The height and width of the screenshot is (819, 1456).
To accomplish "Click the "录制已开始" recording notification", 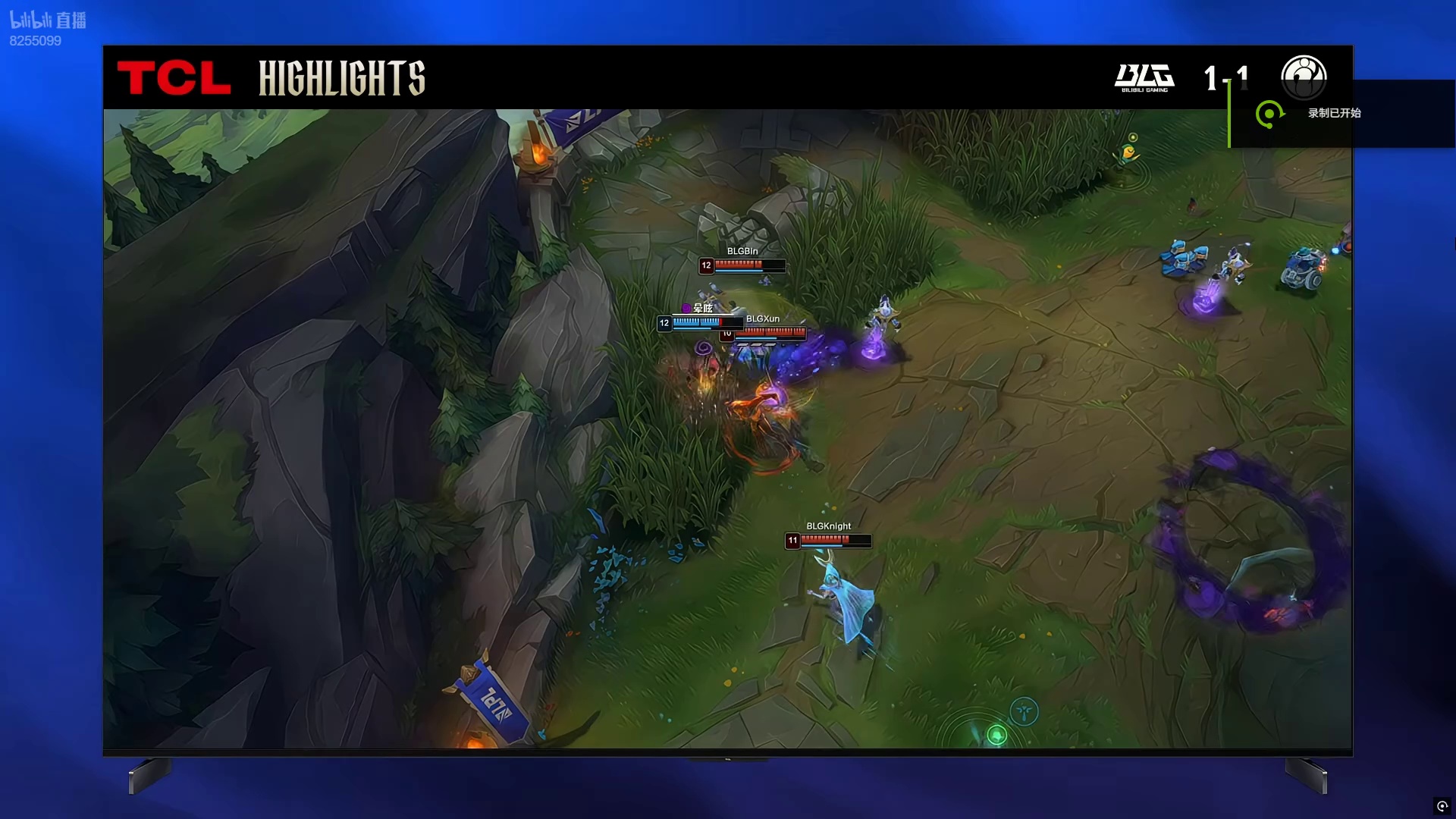I will pos(1334,113).
